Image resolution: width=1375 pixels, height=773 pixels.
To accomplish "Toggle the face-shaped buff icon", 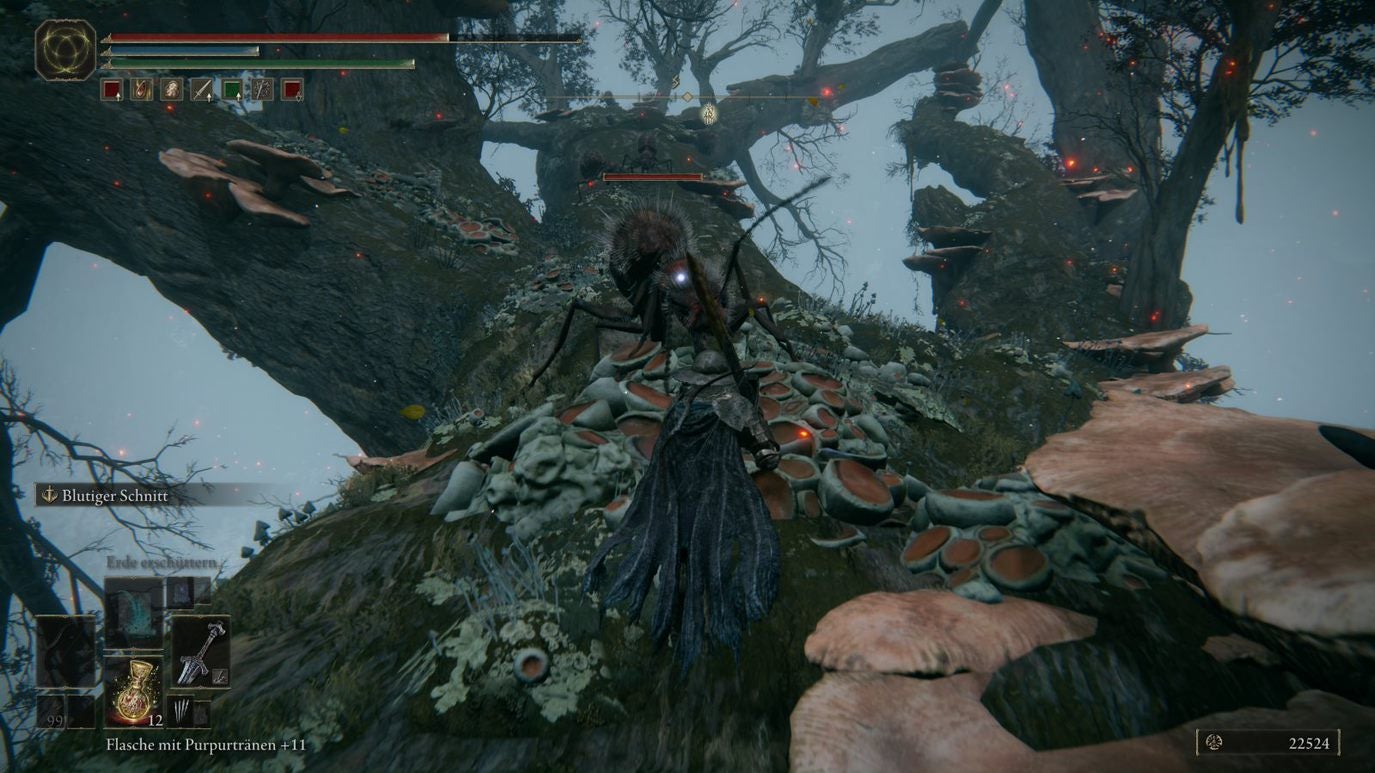I will point(170,89).
